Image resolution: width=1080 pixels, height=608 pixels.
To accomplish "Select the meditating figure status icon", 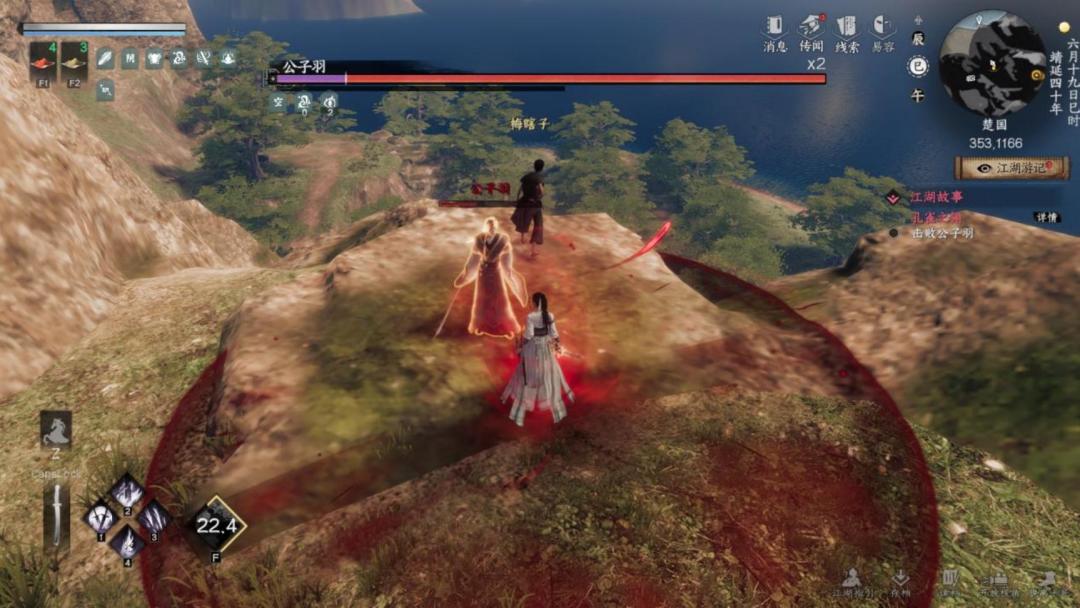I will coord(227,58).
